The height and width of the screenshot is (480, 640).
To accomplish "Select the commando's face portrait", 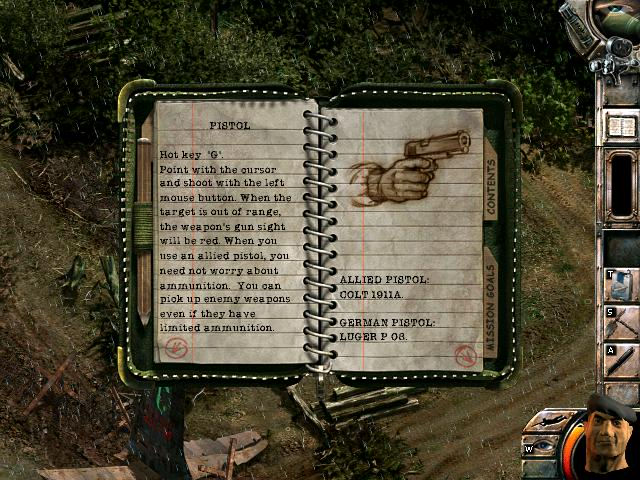I will point(611,437).
